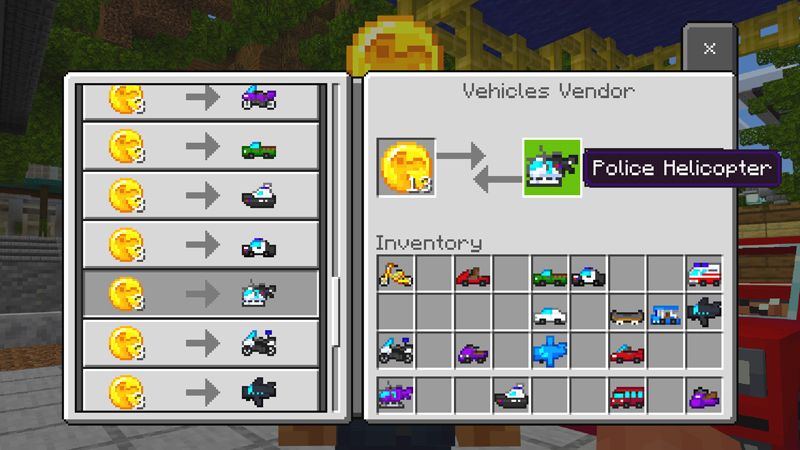Screen dimensions: 800x450
Task: Click the gold coin payment slot
Action: [406, 167]
